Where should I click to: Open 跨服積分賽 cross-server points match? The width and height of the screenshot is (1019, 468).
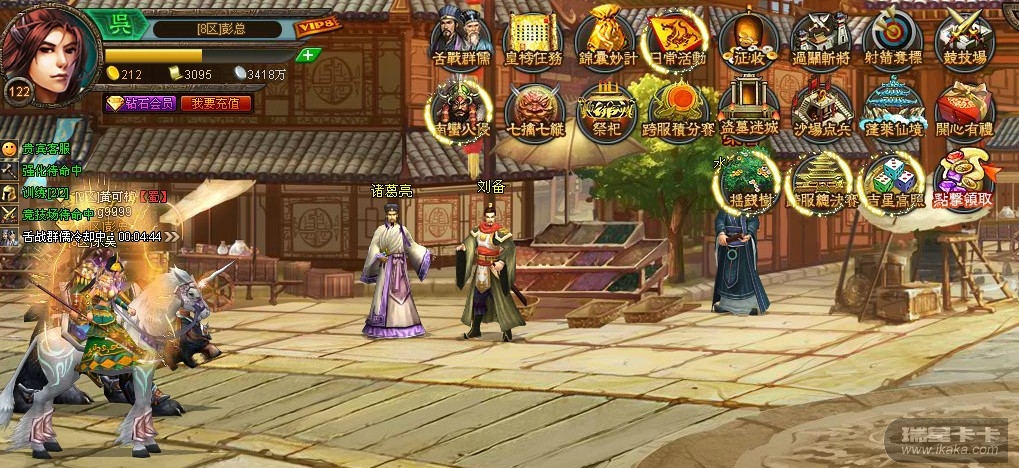pos(678,108)
